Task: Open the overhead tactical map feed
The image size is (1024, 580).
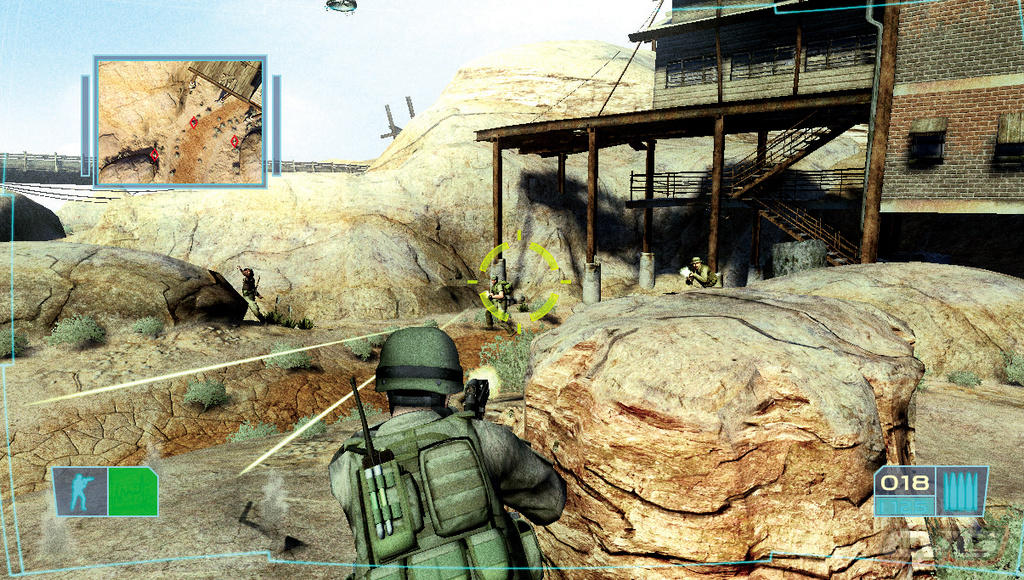Action: tap(180, 121)
